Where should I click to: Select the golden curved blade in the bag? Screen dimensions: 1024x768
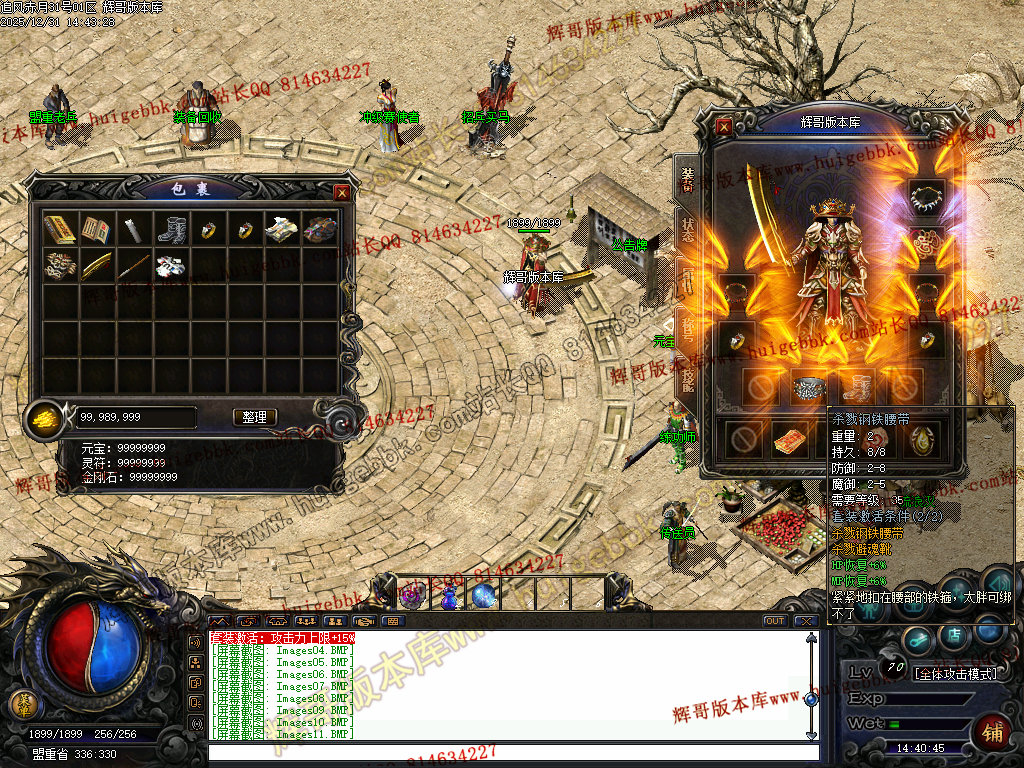[x=97, y=266]
